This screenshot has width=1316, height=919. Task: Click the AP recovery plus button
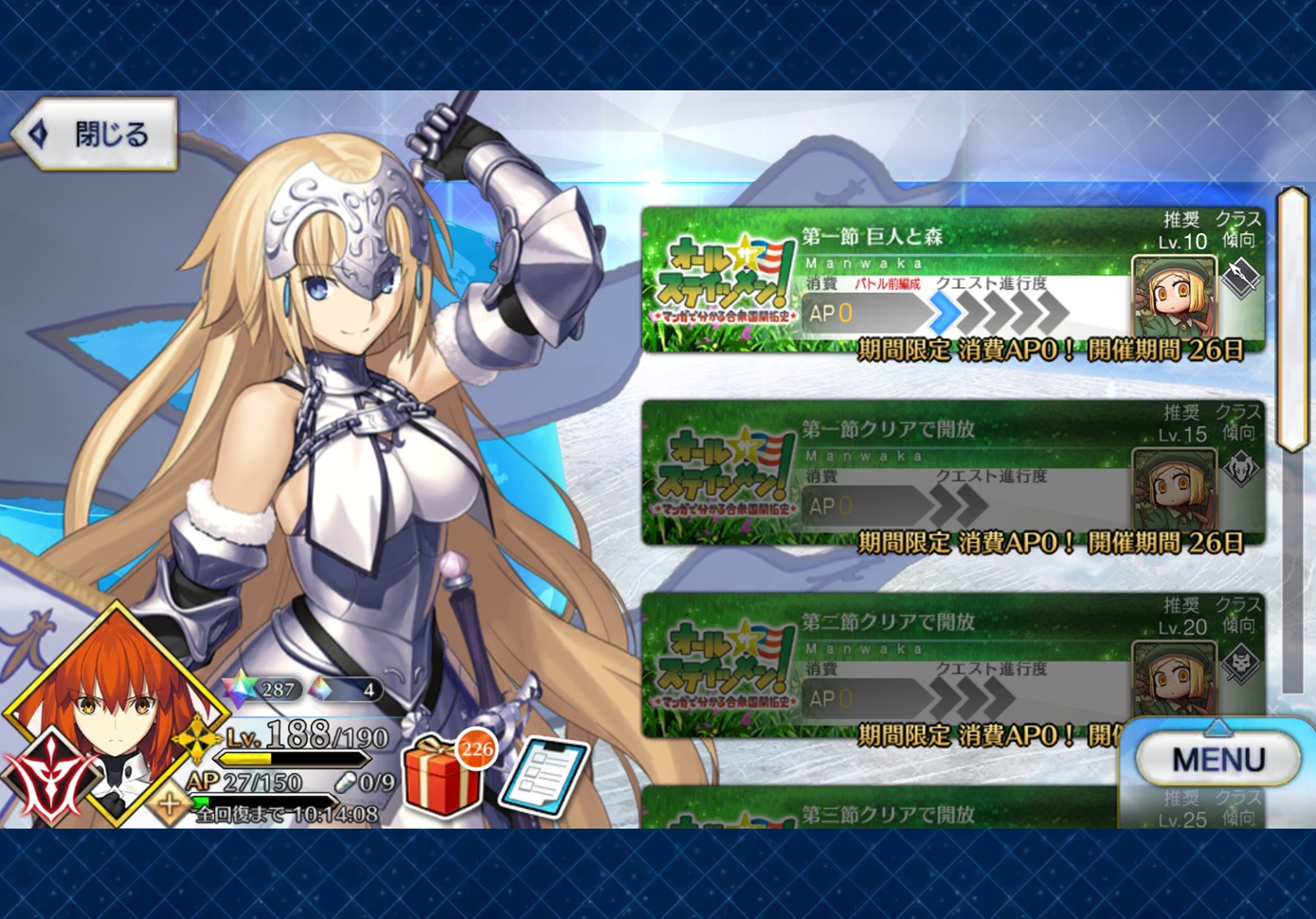tap(171, 804)
